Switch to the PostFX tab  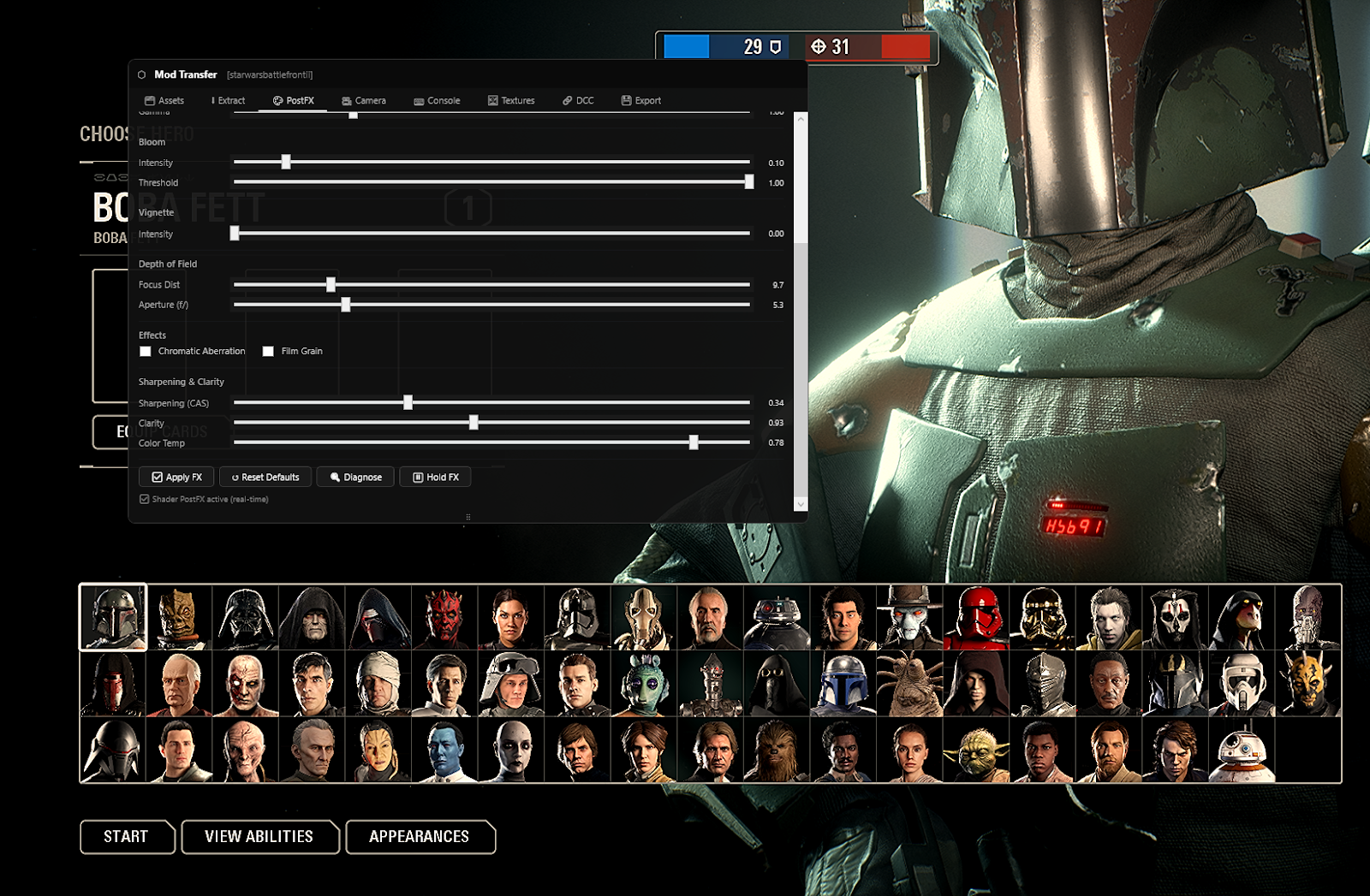click(295, 100)
